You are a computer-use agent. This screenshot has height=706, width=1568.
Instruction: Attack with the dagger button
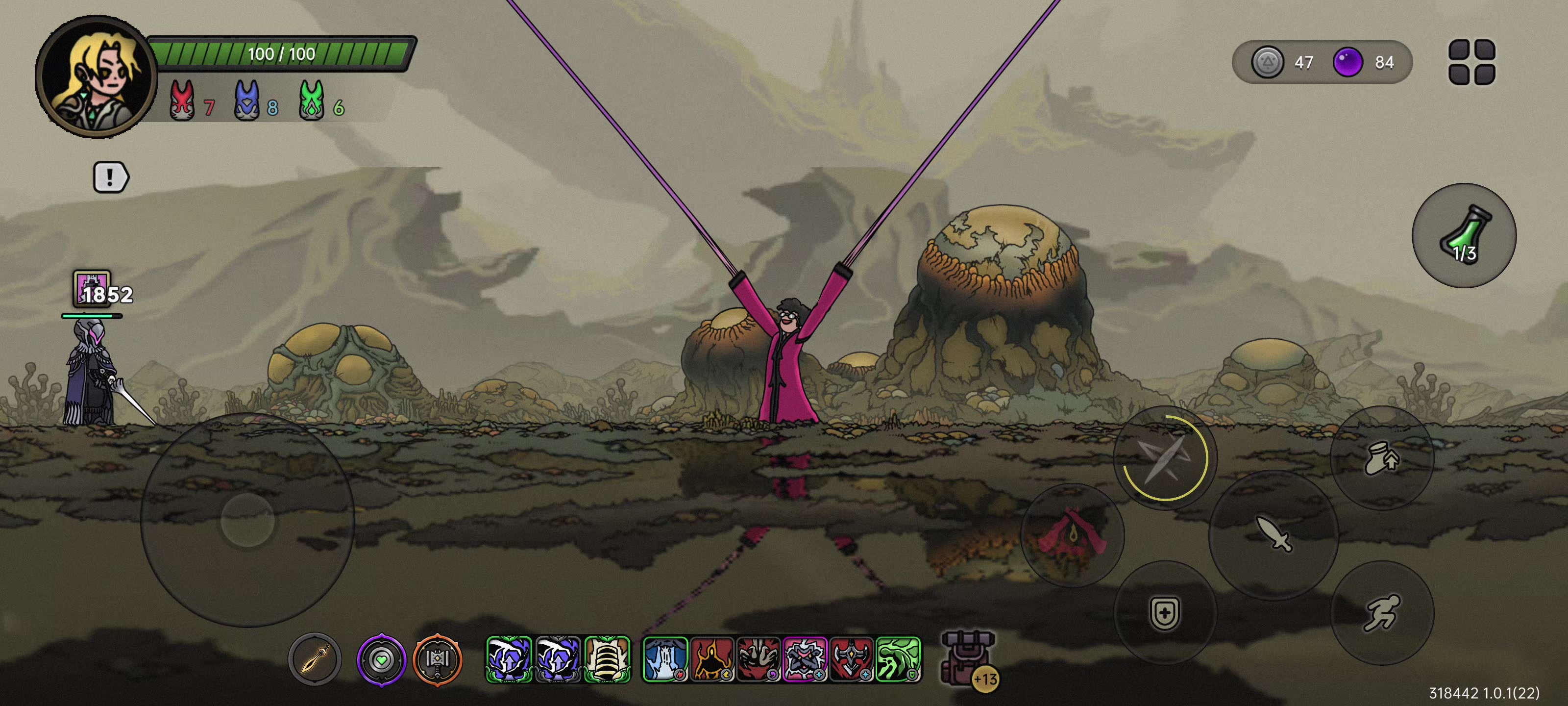tap(1273, 534)
